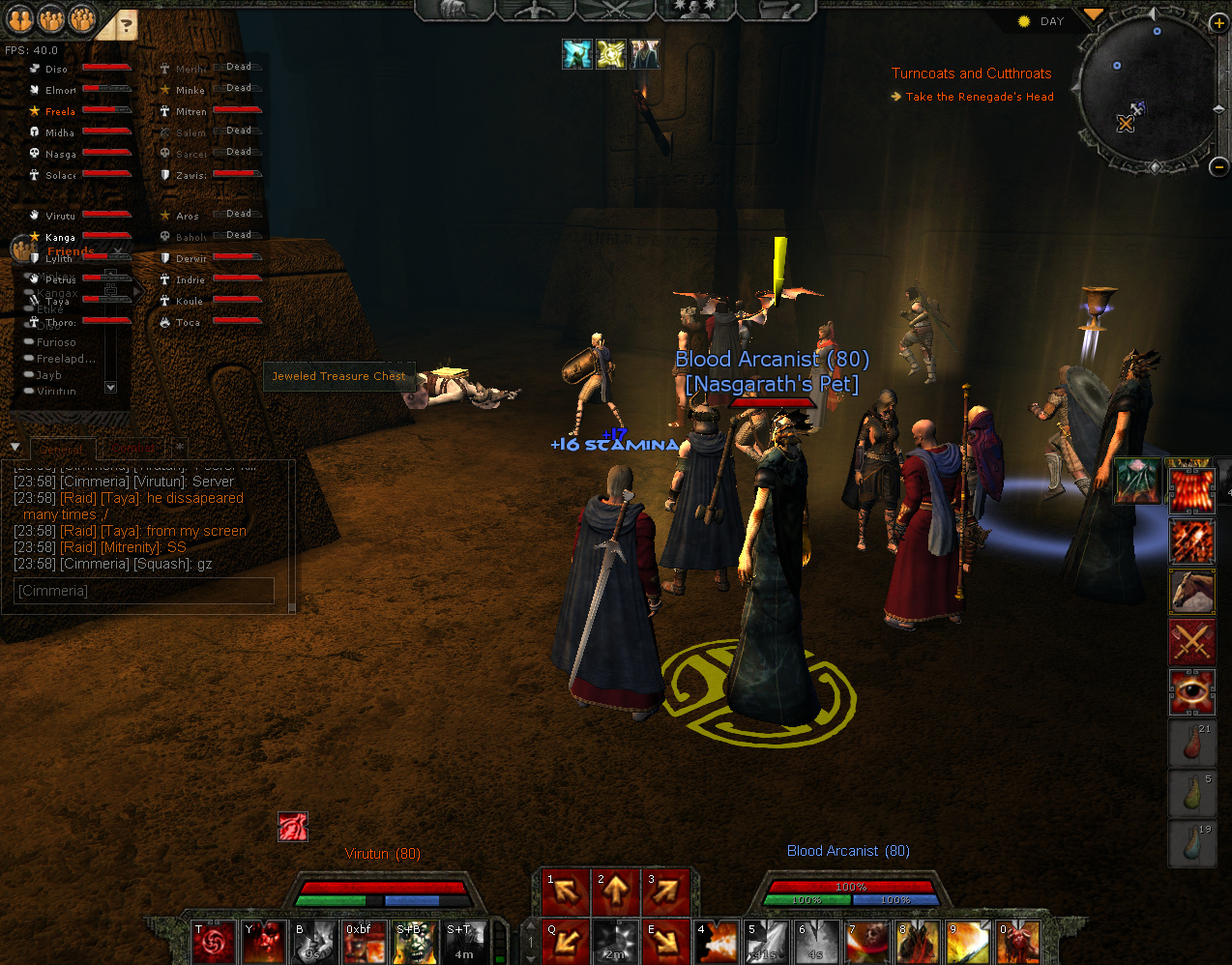Switch to the General chat tab
This screenshot has width=1232, height=965.
[62, 450]
